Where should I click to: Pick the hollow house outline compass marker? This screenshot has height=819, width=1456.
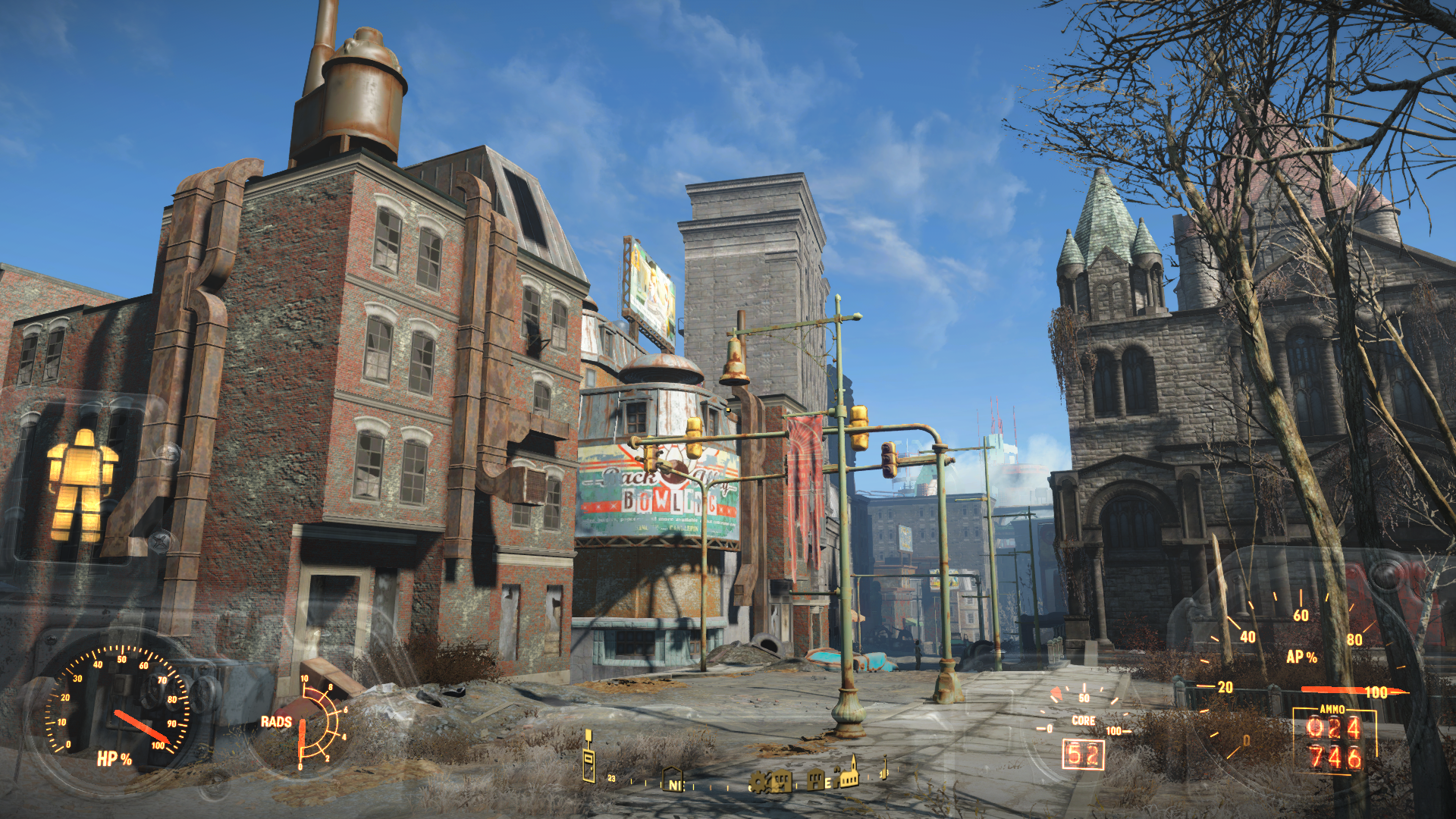pos(672,778)
